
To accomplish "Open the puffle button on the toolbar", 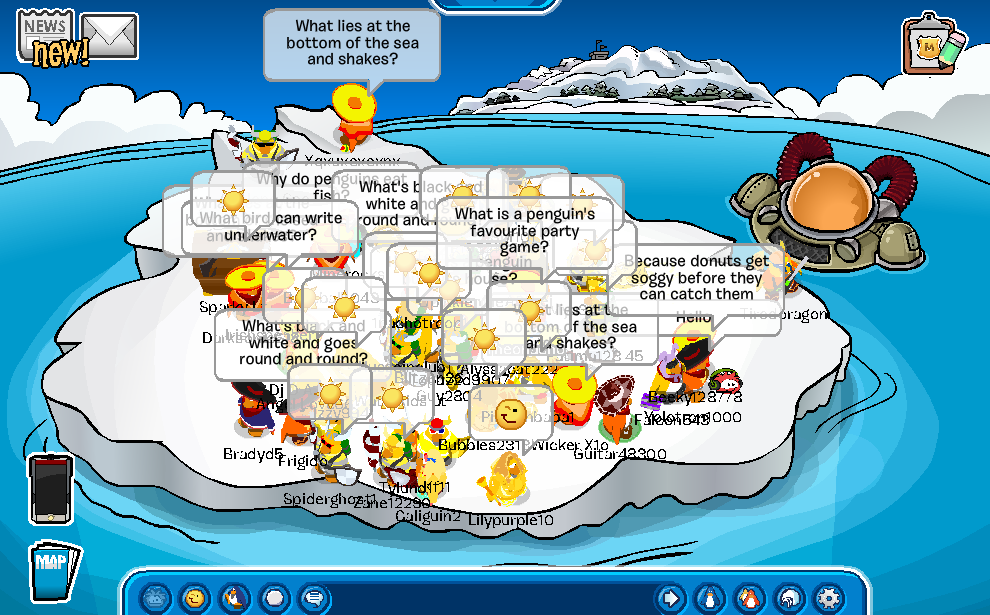I will [156, 598].
